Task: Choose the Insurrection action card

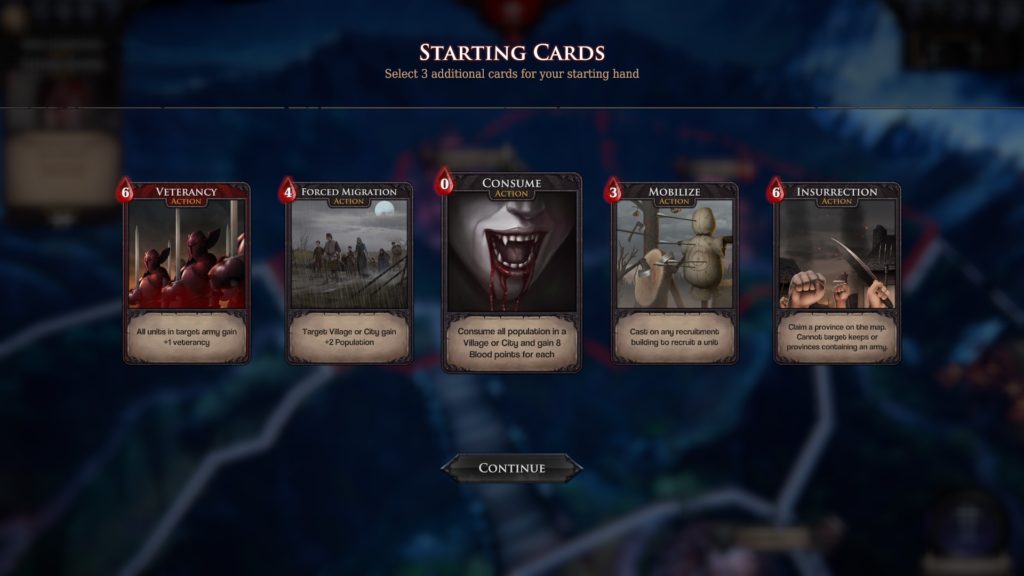Action: 837,272
